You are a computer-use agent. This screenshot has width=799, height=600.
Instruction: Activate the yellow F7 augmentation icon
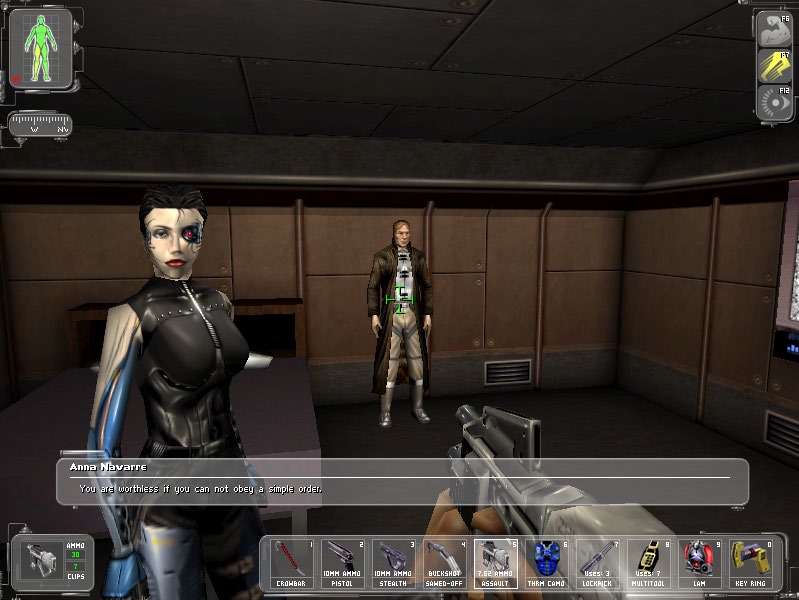tap(773, 65)
